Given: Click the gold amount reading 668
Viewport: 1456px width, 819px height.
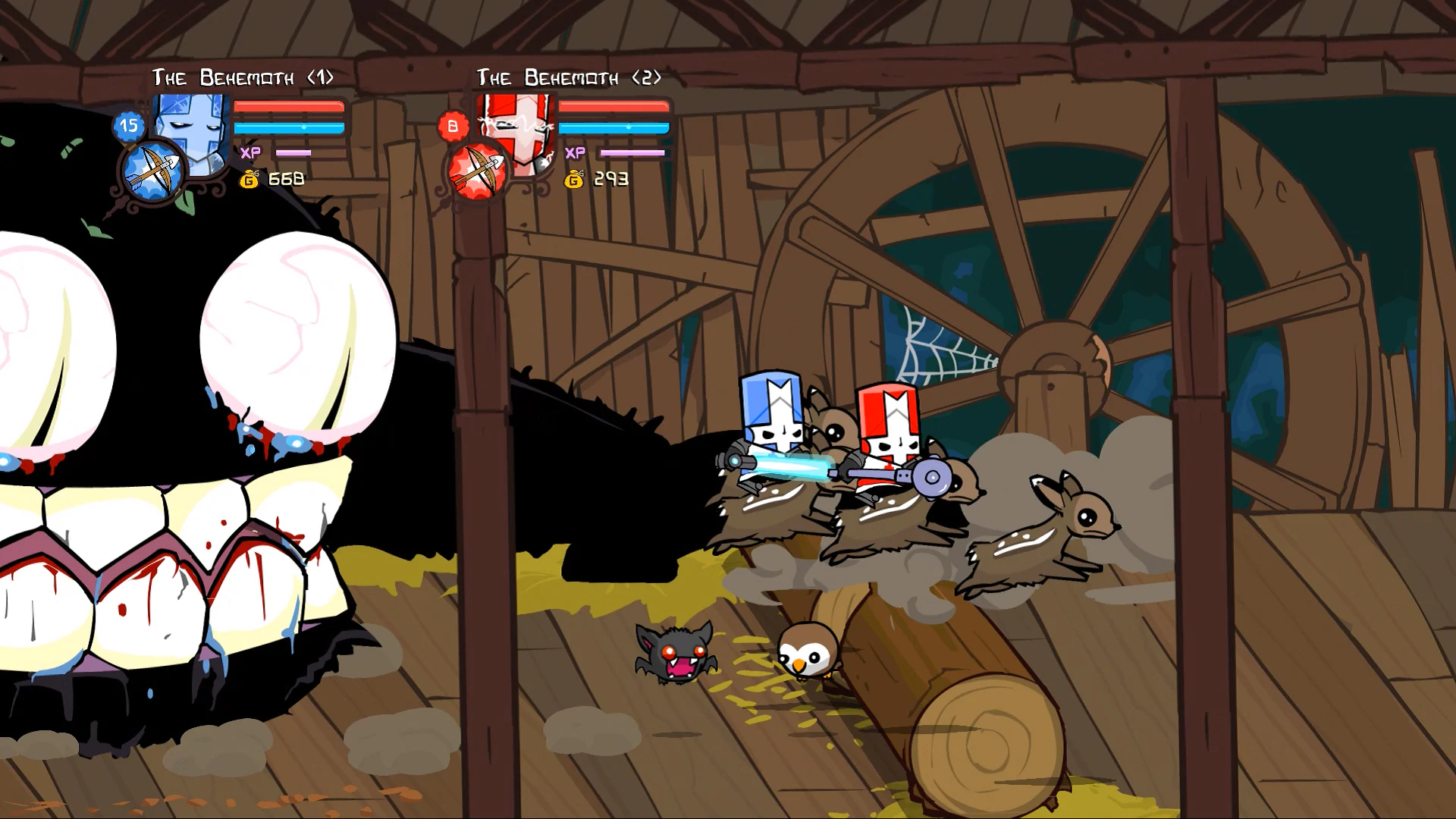Looking at the screenshot, I should [x=287, y=180].
